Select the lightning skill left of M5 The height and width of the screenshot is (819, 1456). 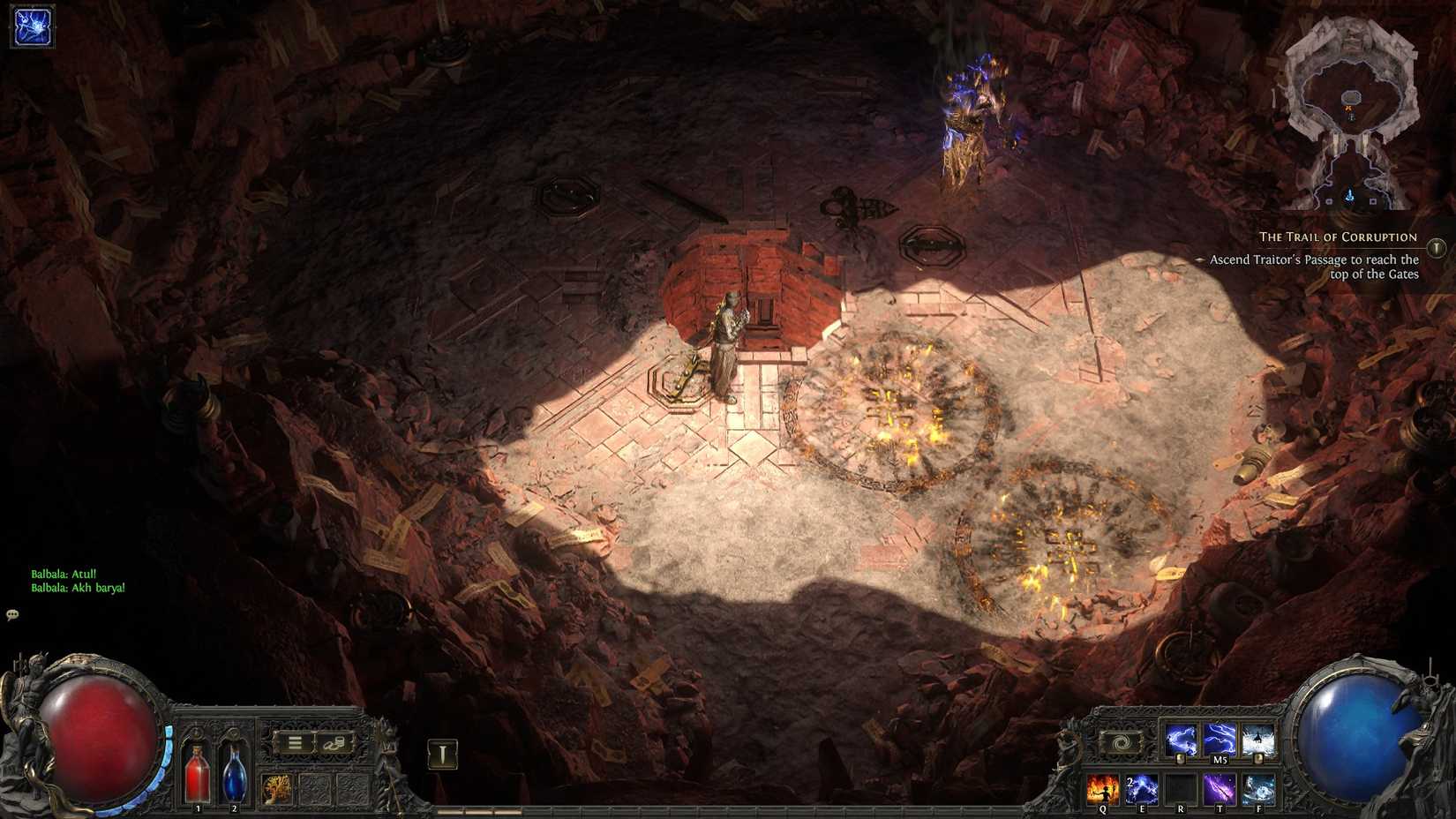(1182, 738)
